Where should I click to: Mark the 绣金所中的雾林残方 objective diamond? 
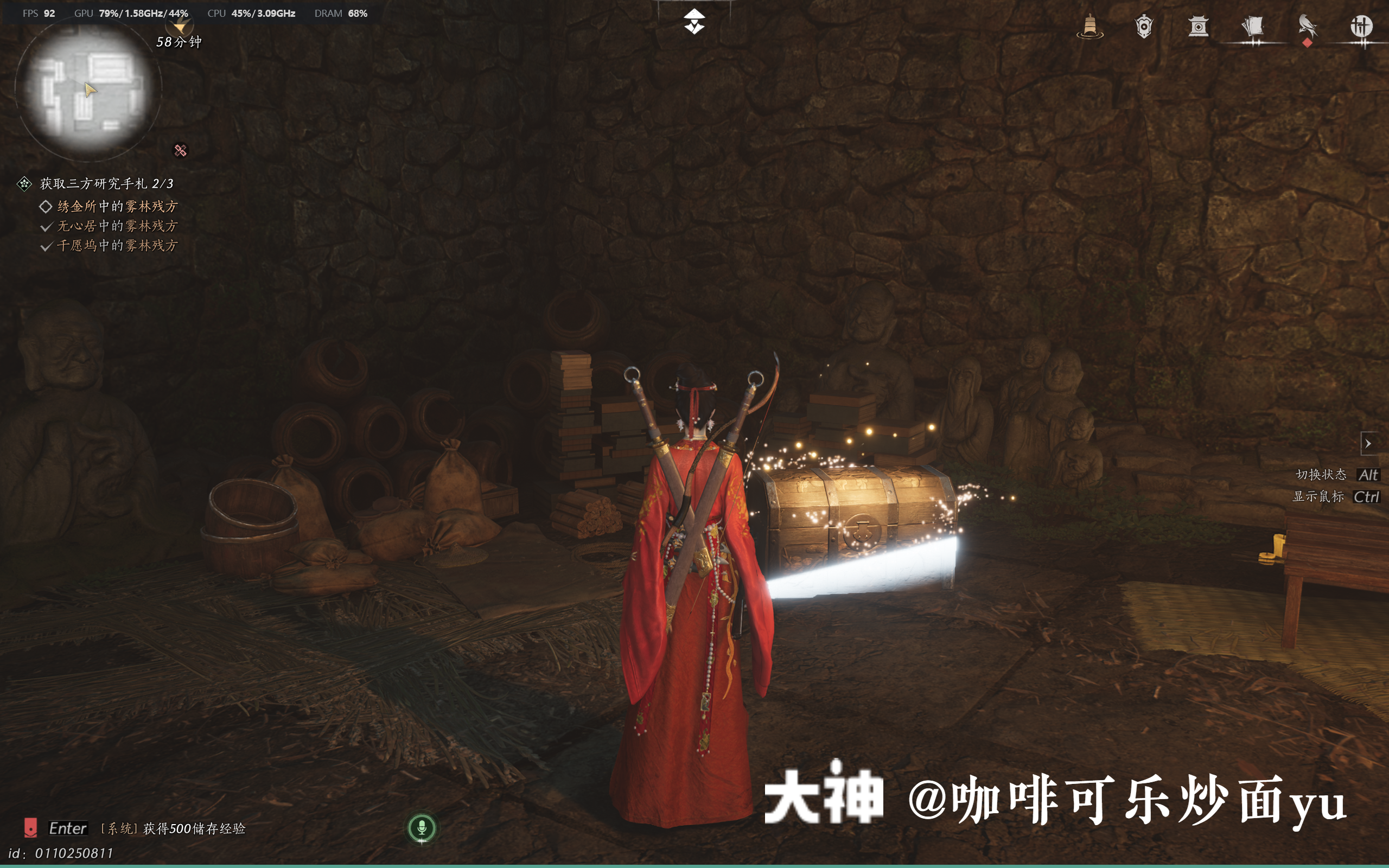pos(46,206)
